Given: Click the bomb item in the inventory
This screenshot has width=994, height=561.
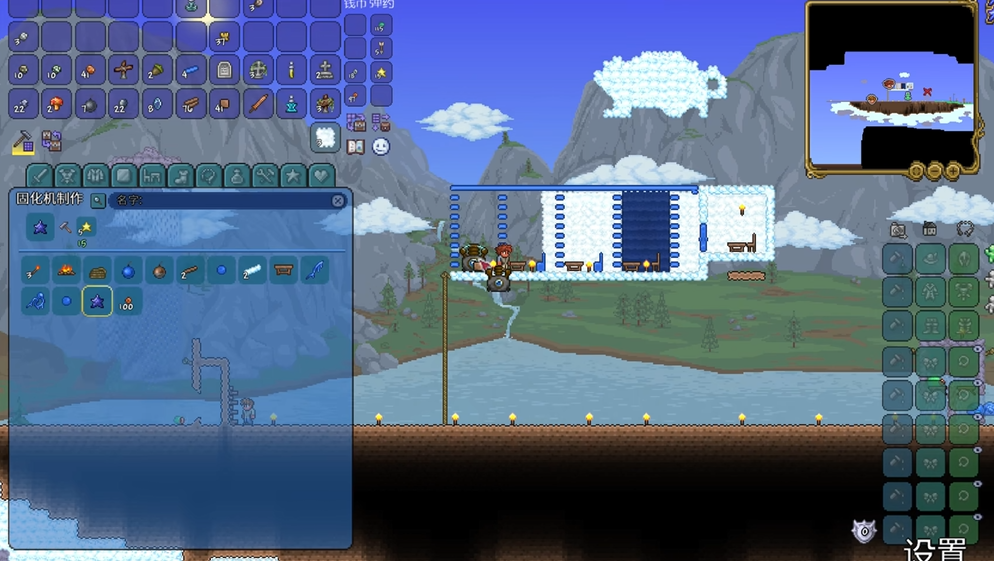Looking at the screenshot, I should coord(90,103).
